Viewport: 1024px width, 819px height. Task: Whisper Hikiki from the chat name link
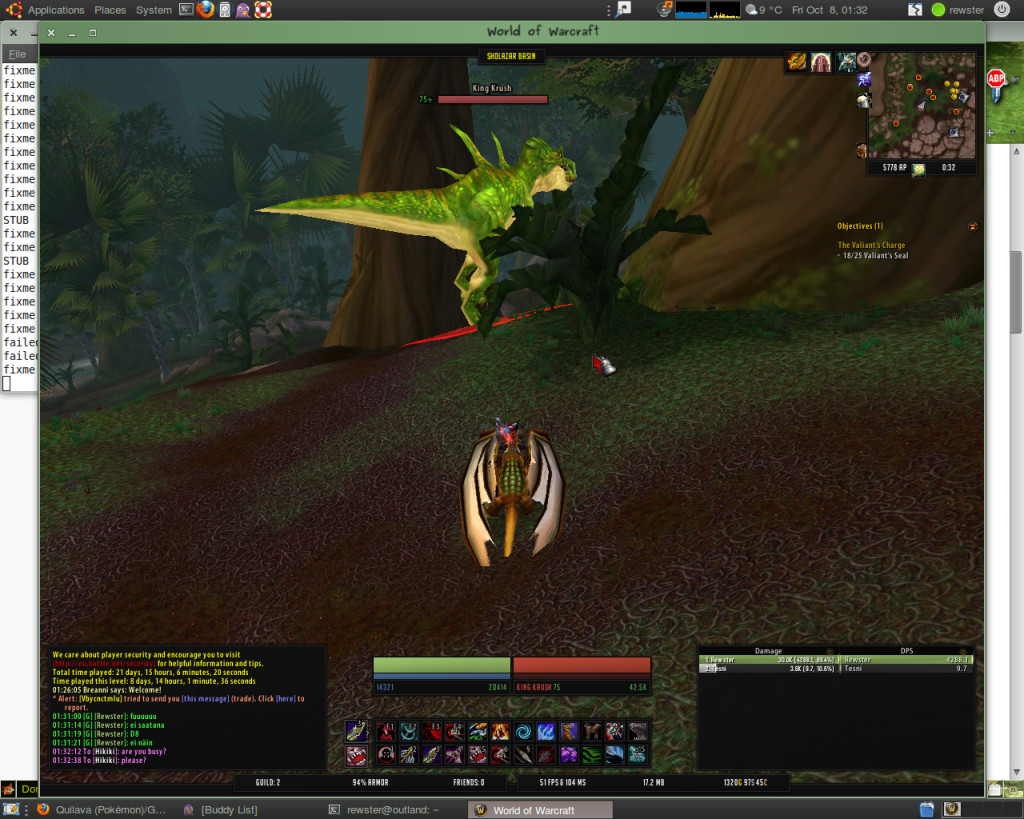[x=105, y=751]
